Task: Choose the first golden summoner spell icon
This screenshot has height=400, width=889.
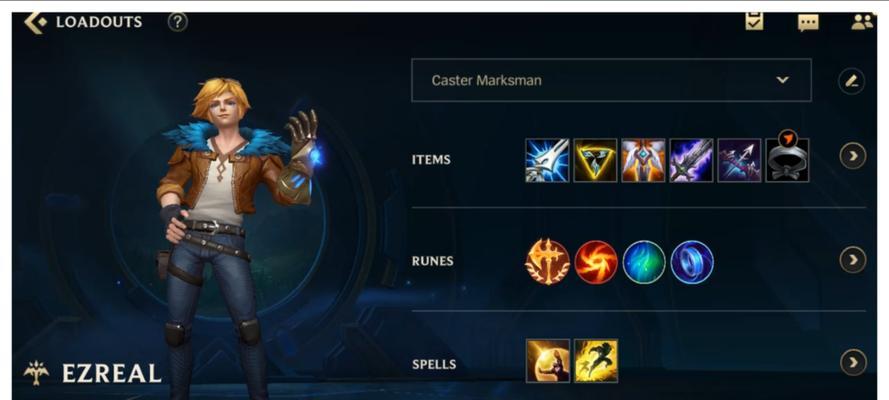Action: click(548, 361)
